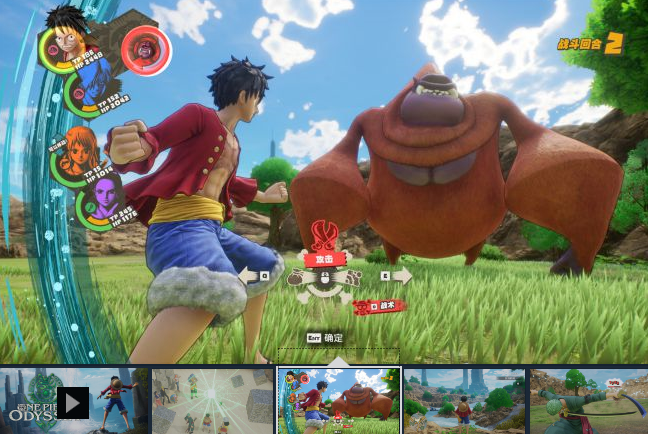Select the purple Robin party portrait
Screen dimensions: 648x434
tap(101, 197)
